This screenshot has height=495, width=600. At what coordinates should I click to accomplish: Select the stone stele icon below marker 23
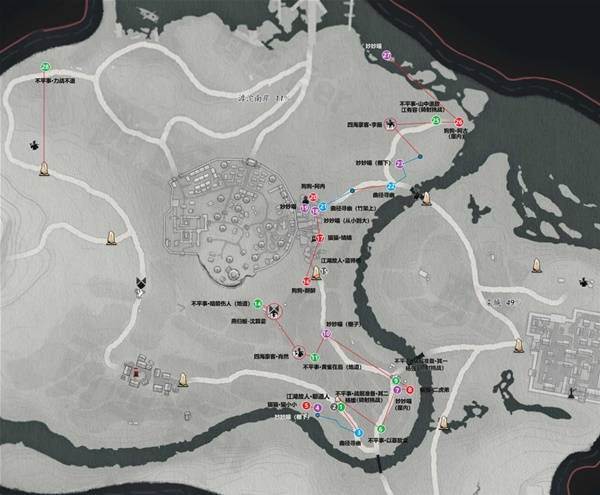43,169
